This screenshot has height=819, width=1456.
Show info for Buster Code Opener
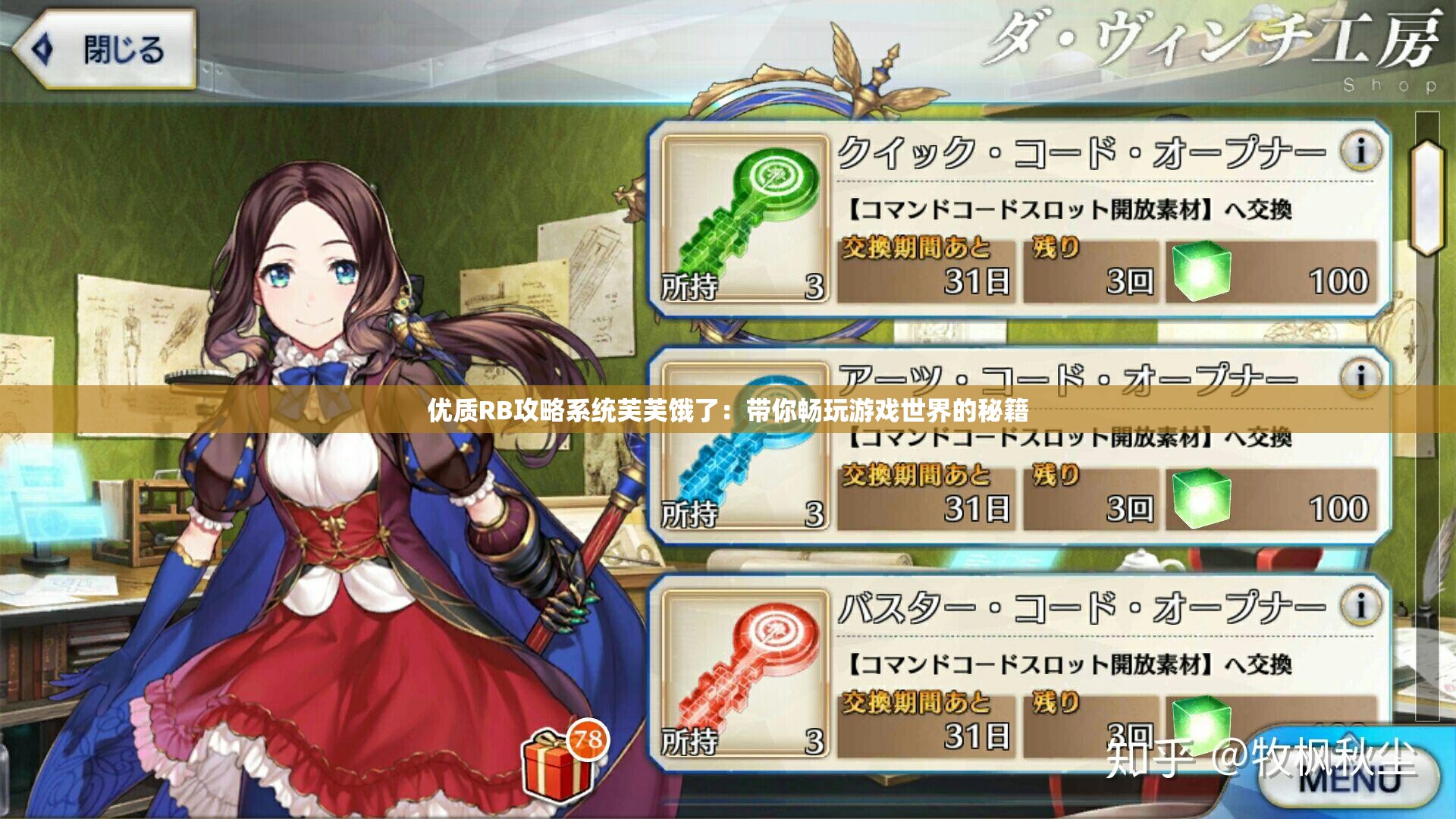(x=1360, y=606)
